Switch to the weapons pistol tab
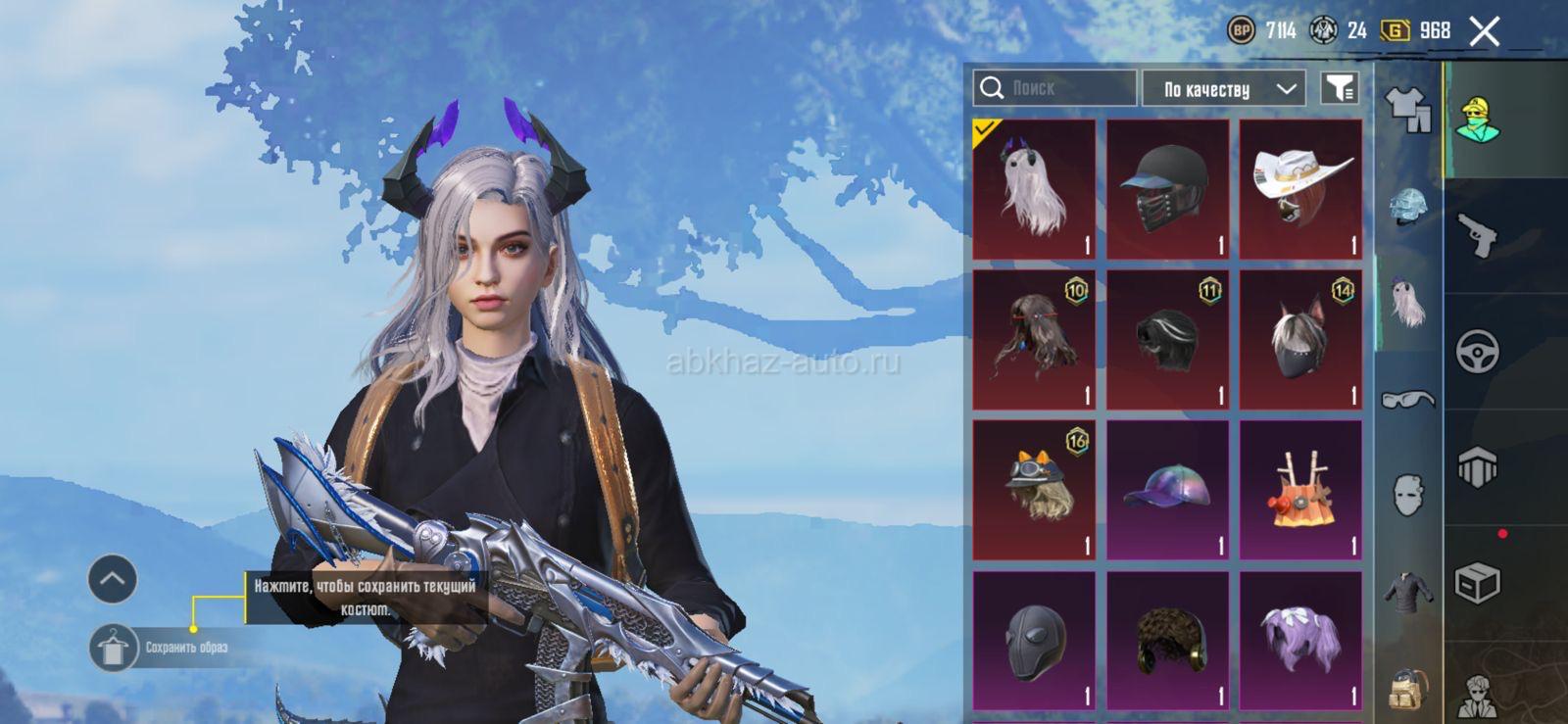 [1477, 235]
